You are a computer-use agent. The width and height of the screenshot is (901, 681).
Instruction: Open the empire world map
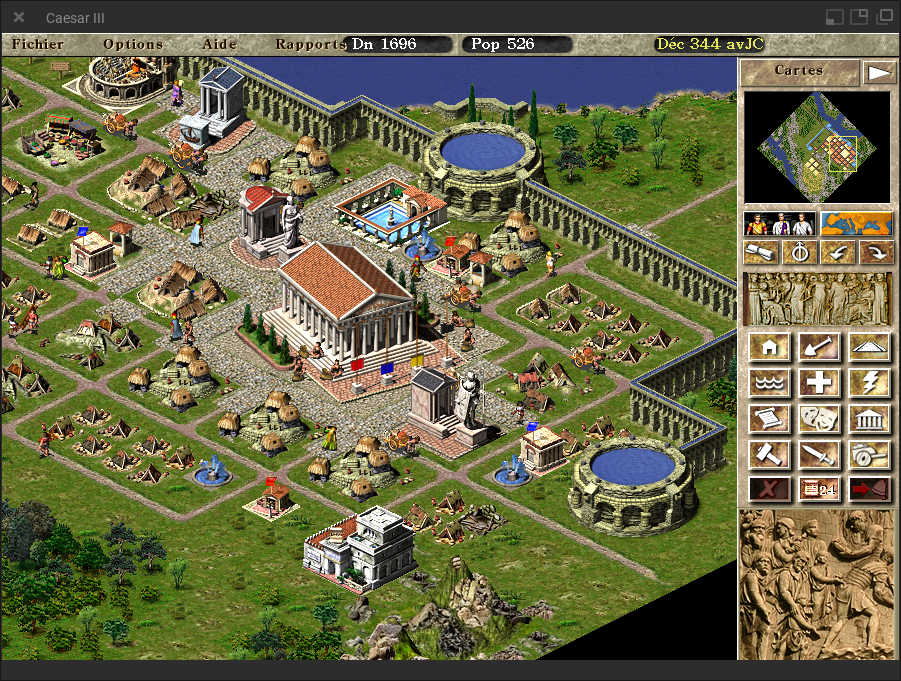(855, 224)
